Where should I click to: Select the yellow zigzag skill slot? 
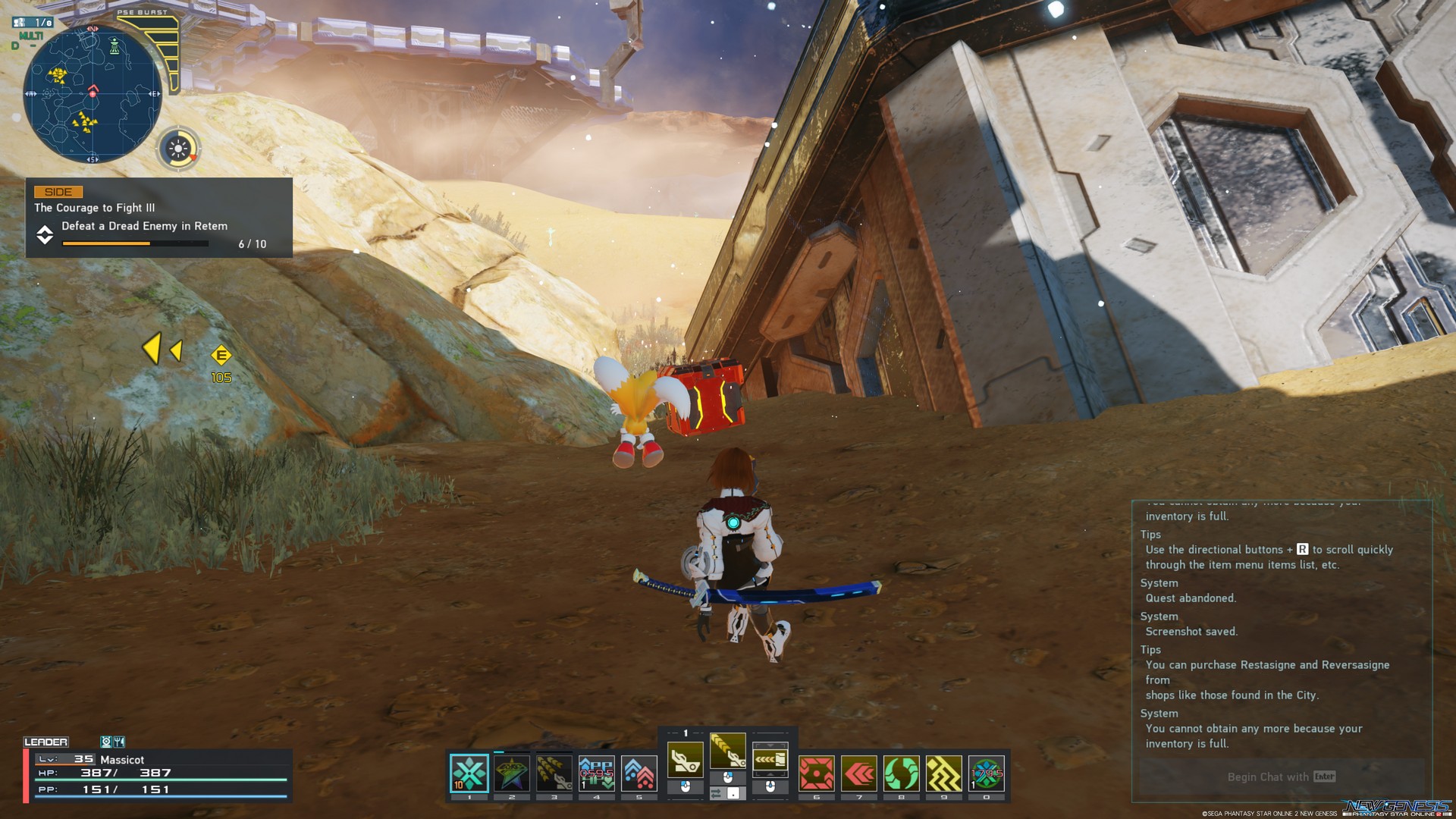[943, 773]
